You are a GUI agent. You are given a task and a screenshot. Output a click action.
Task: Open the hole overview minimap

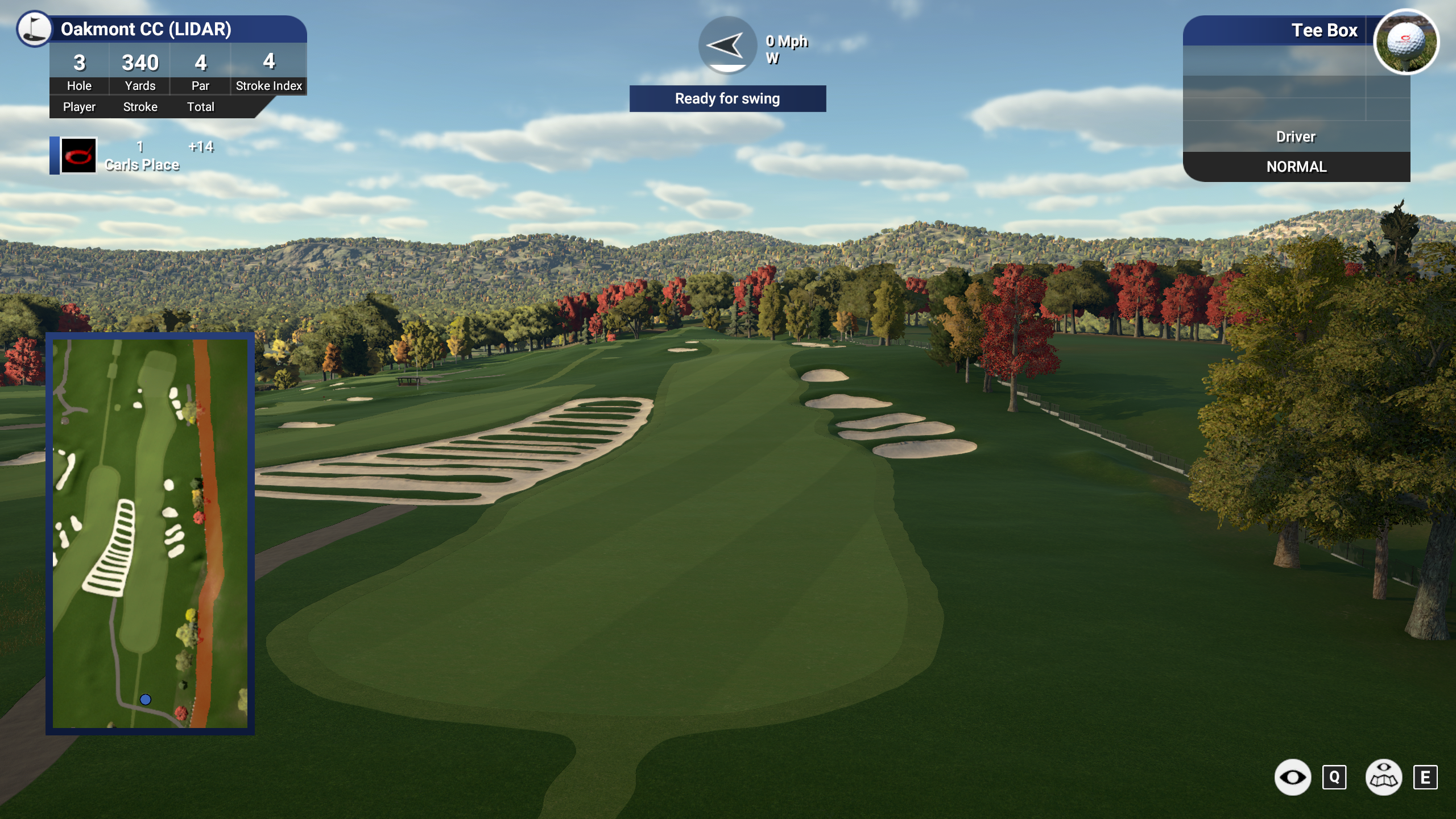[x=150, y=533]
